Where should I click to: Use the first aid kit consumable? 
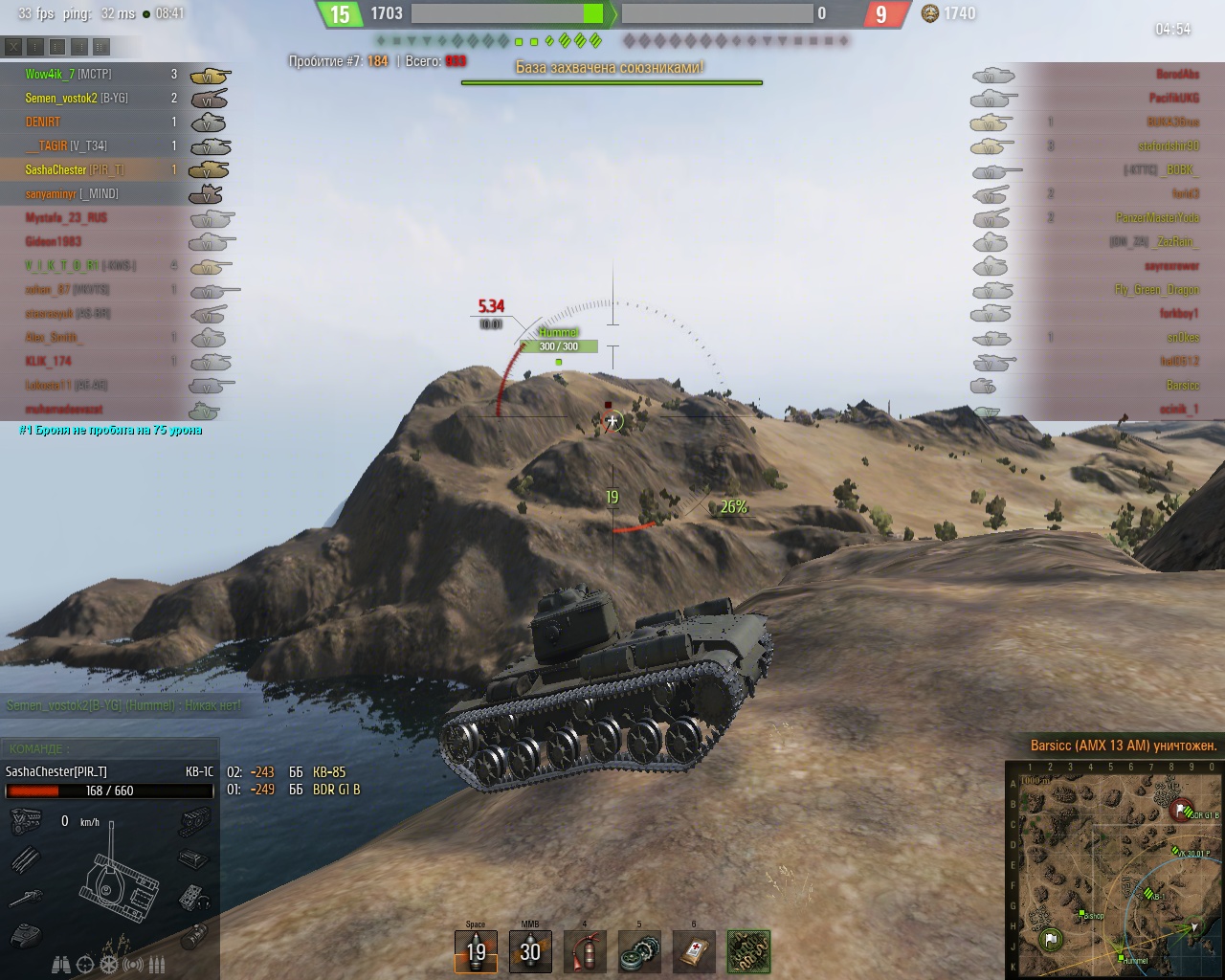pos(694,950)
